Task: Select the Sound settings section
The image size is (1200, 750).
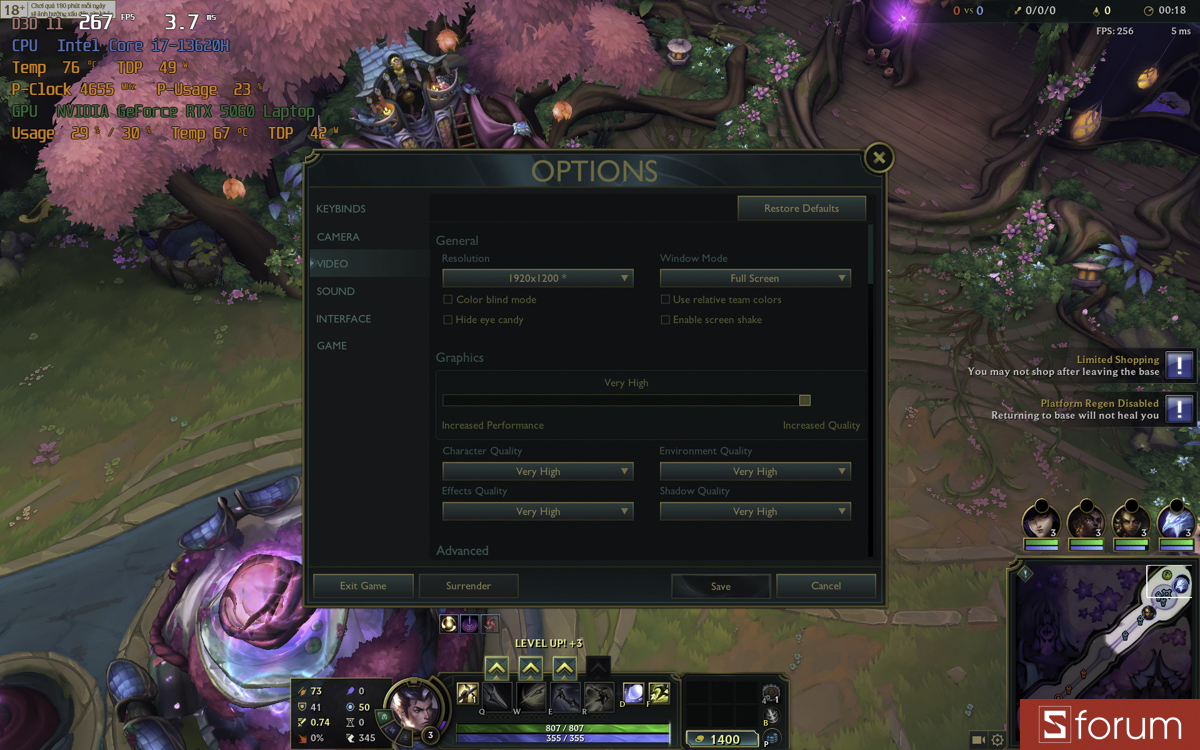Action: (x=336, y=292)
